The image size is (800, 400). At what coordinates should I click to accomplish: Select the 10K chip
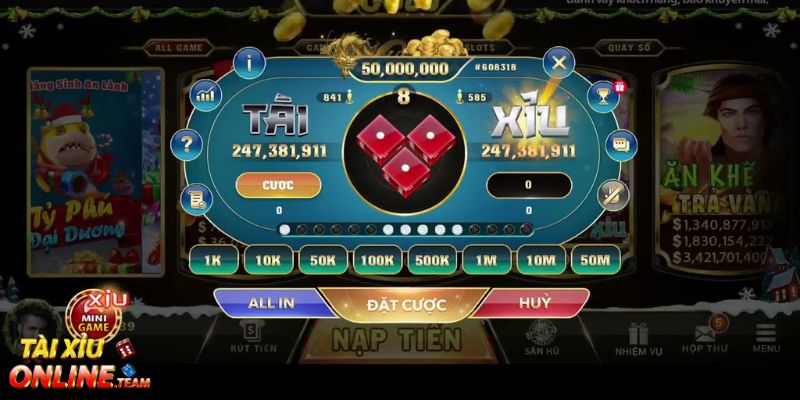point(268,260)
